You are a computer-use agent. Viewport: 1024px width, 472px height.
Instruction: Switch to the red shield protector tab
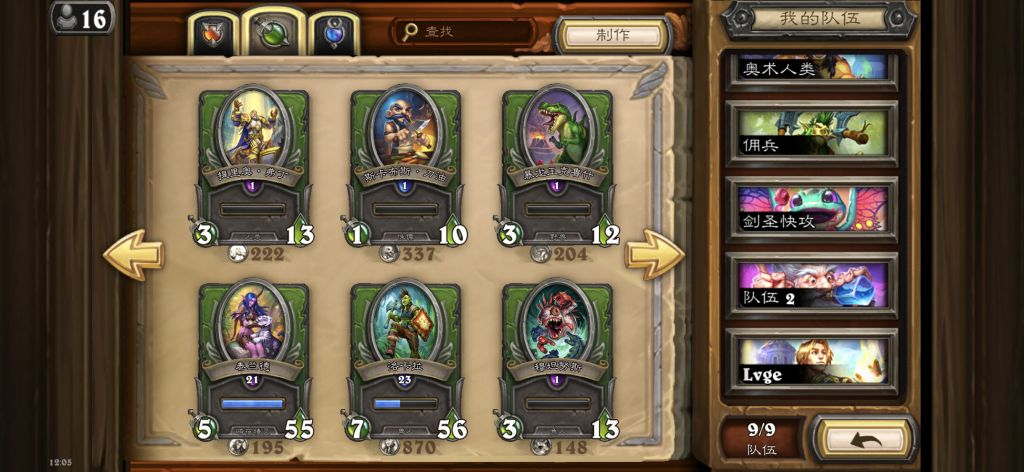point(215,36)
